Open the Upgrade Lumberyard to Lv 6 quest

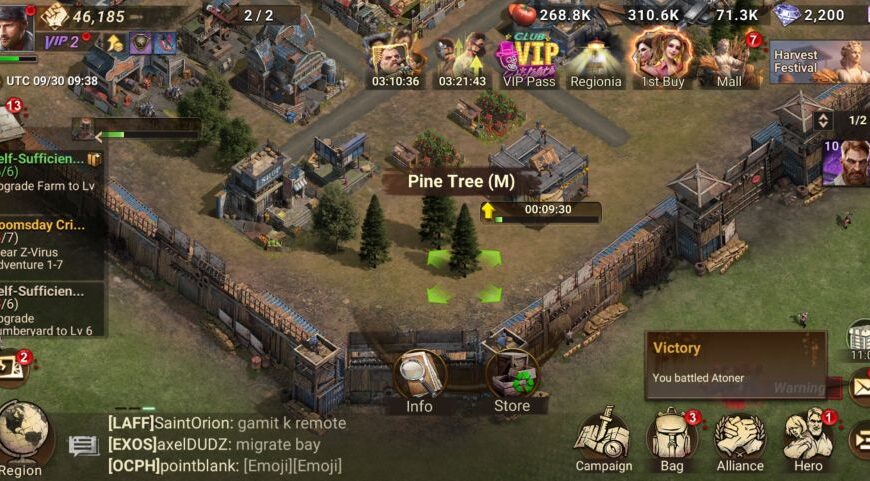pyautogui.click(x=50, y=310)
